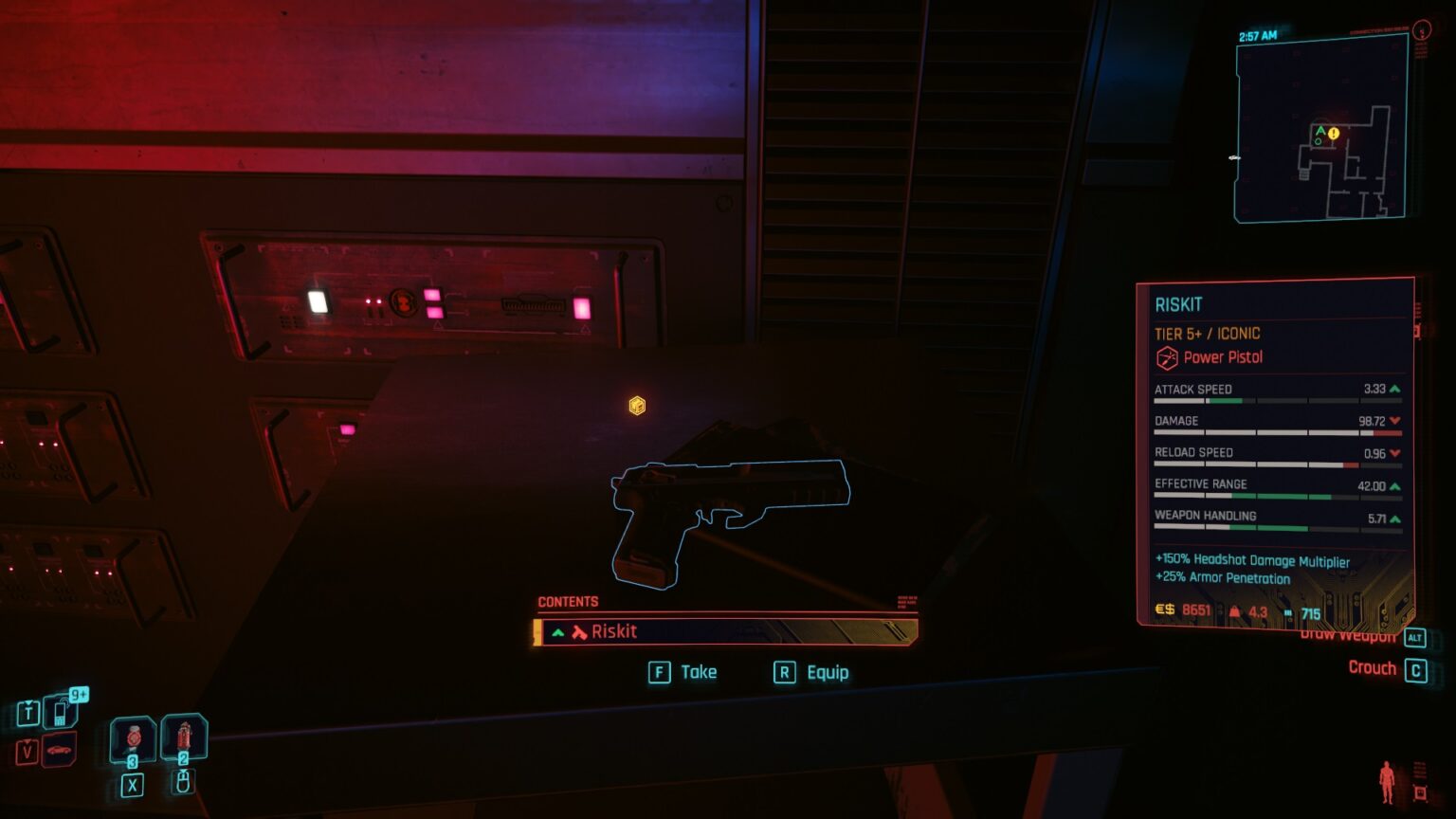Summon vehicle using the red car icon
1456x819 pixels.
click(x=59, y=750)
